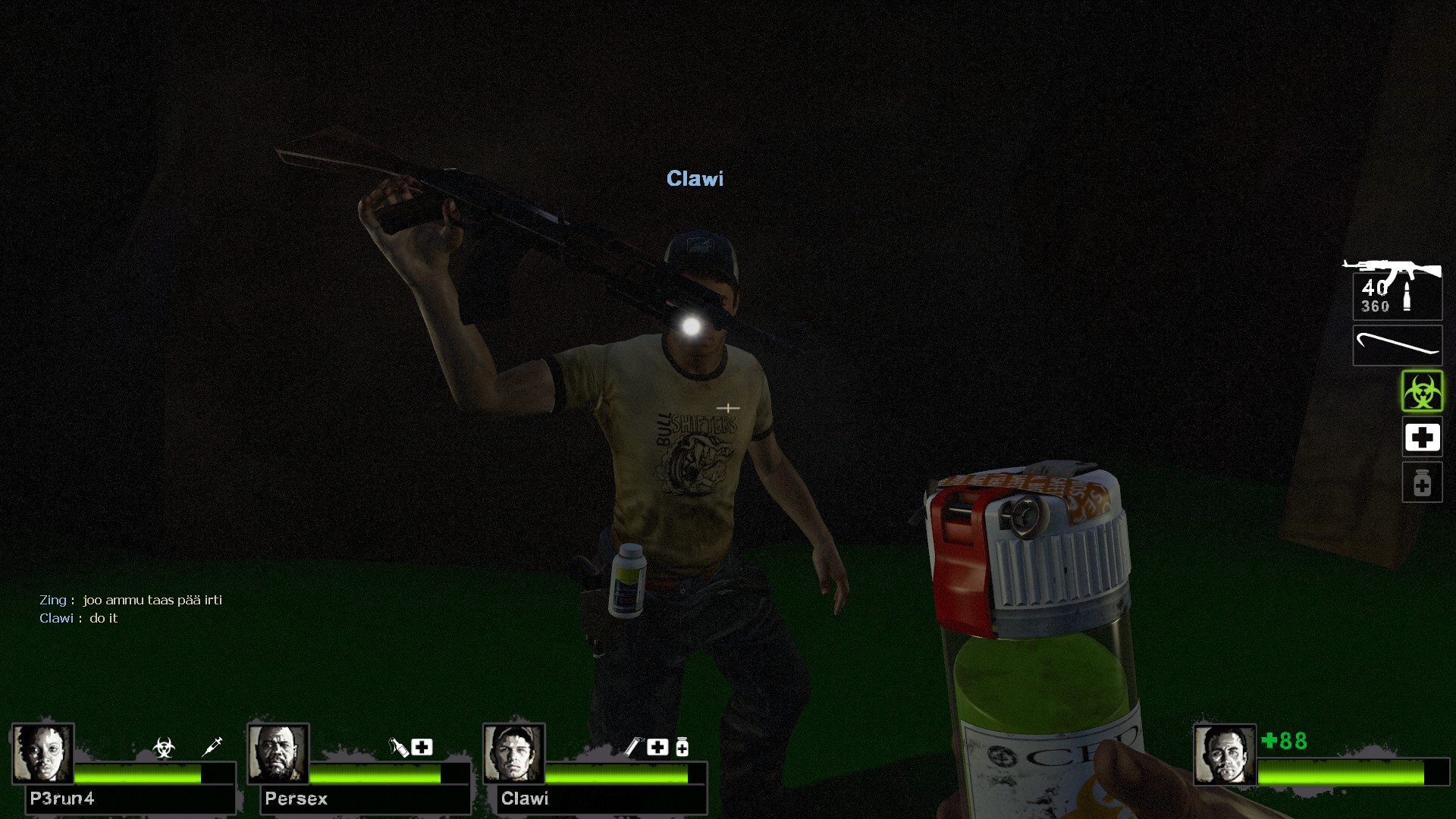Click the Persex name label
The height and width of the screenshot is (819, 1456).
296,799
